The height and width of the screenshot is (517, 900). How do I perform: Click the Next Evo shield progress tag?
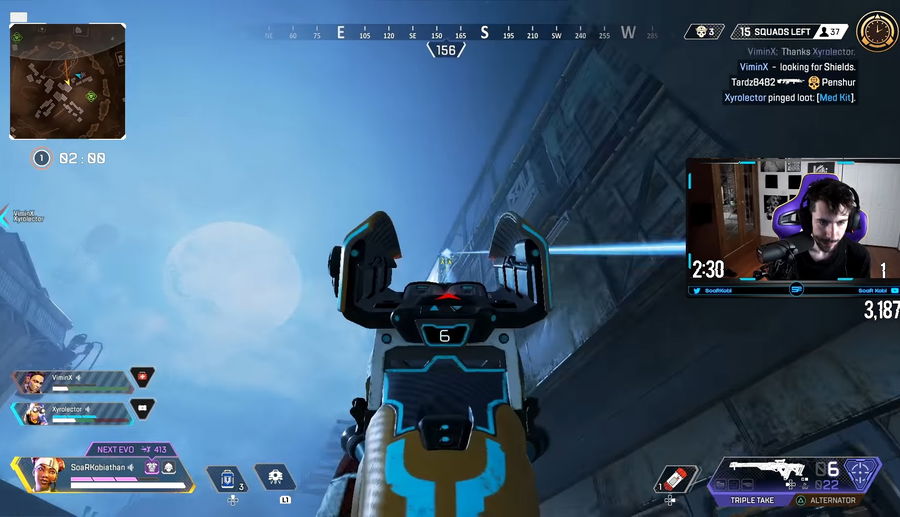click(x=130, y=450)
